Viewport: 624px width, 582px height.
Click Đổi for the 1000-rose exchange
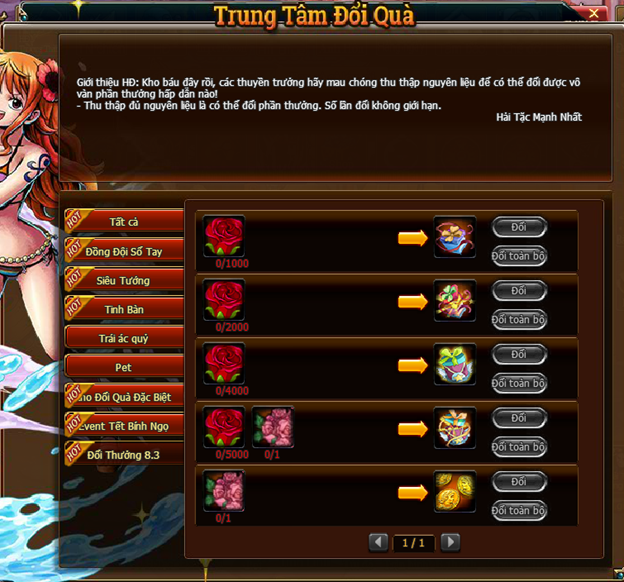[x=519, y=227]
